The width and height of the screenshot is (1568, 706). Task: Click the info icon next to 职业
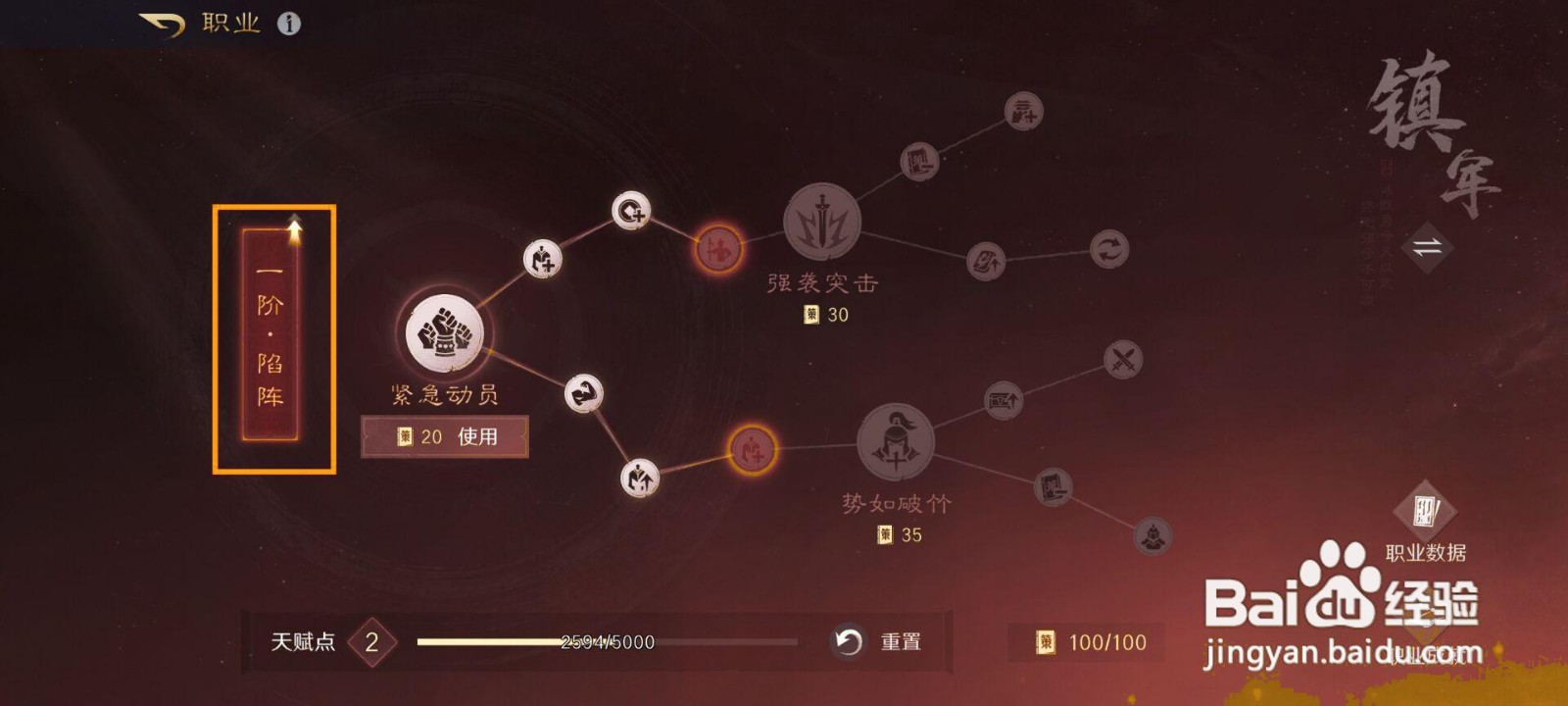pos(289,22)
